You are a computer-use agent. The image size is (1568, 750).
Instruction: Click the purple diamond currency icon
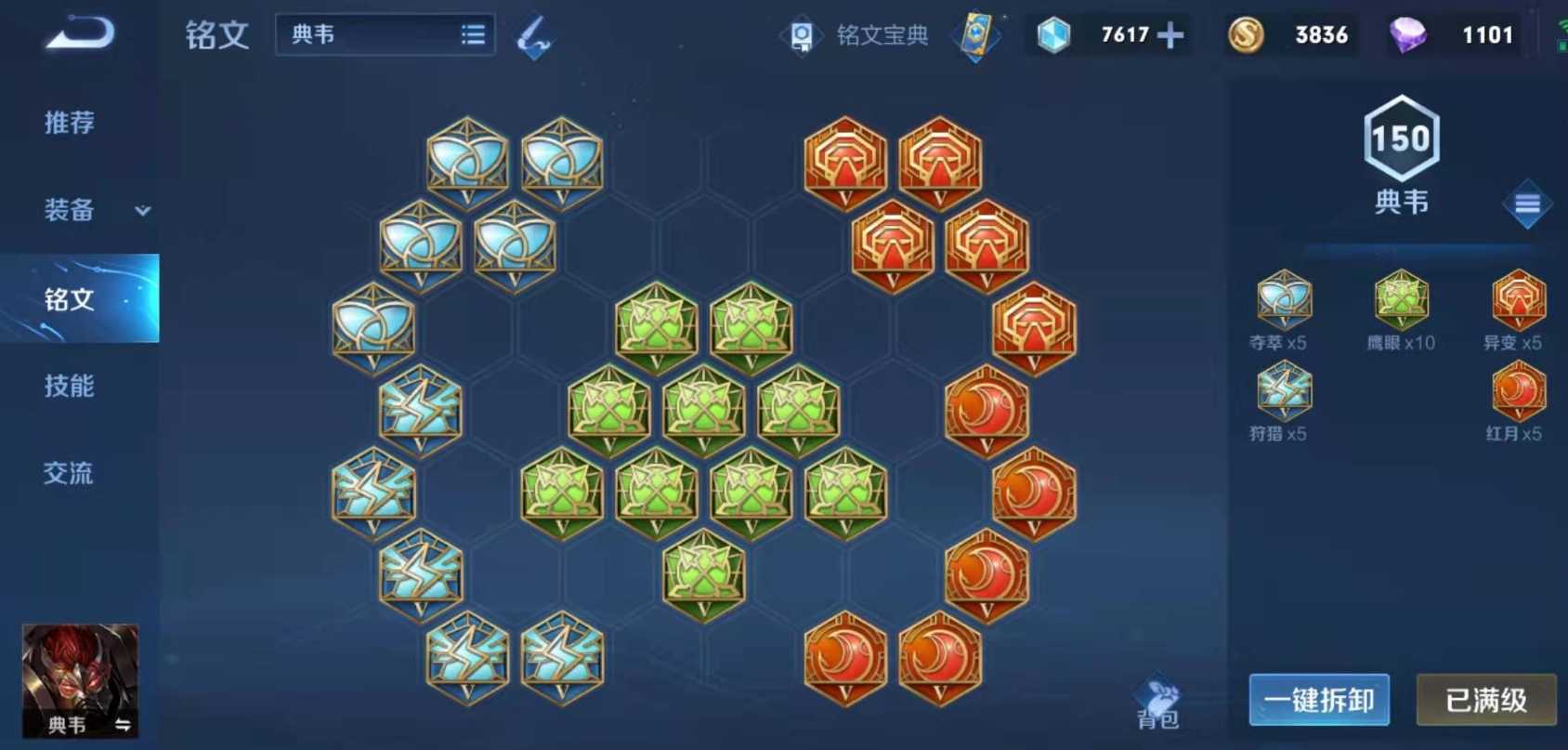coord(1407,35)
